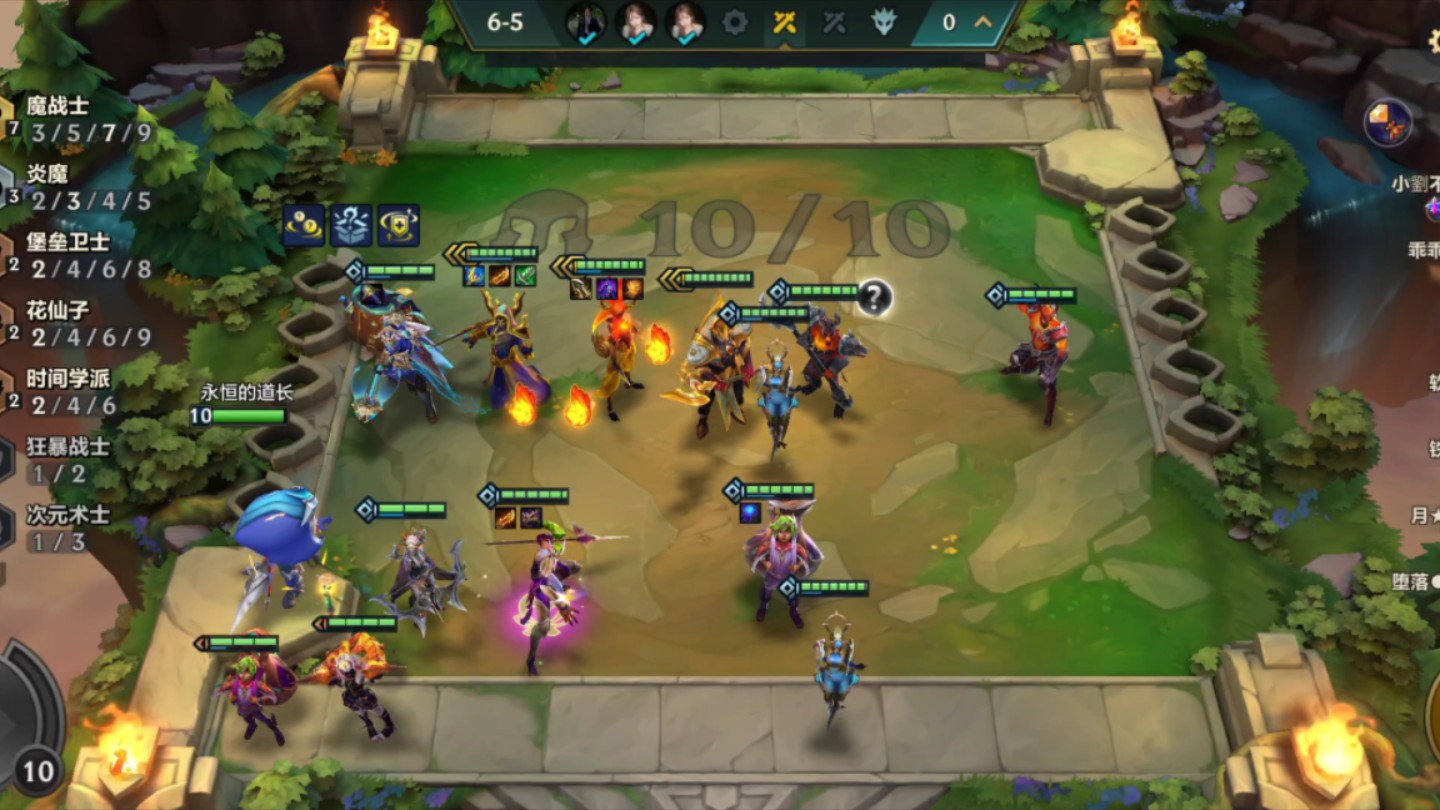Inspect the golden shield augment icon
This screenshot has width=1440, height=810.
398,226
